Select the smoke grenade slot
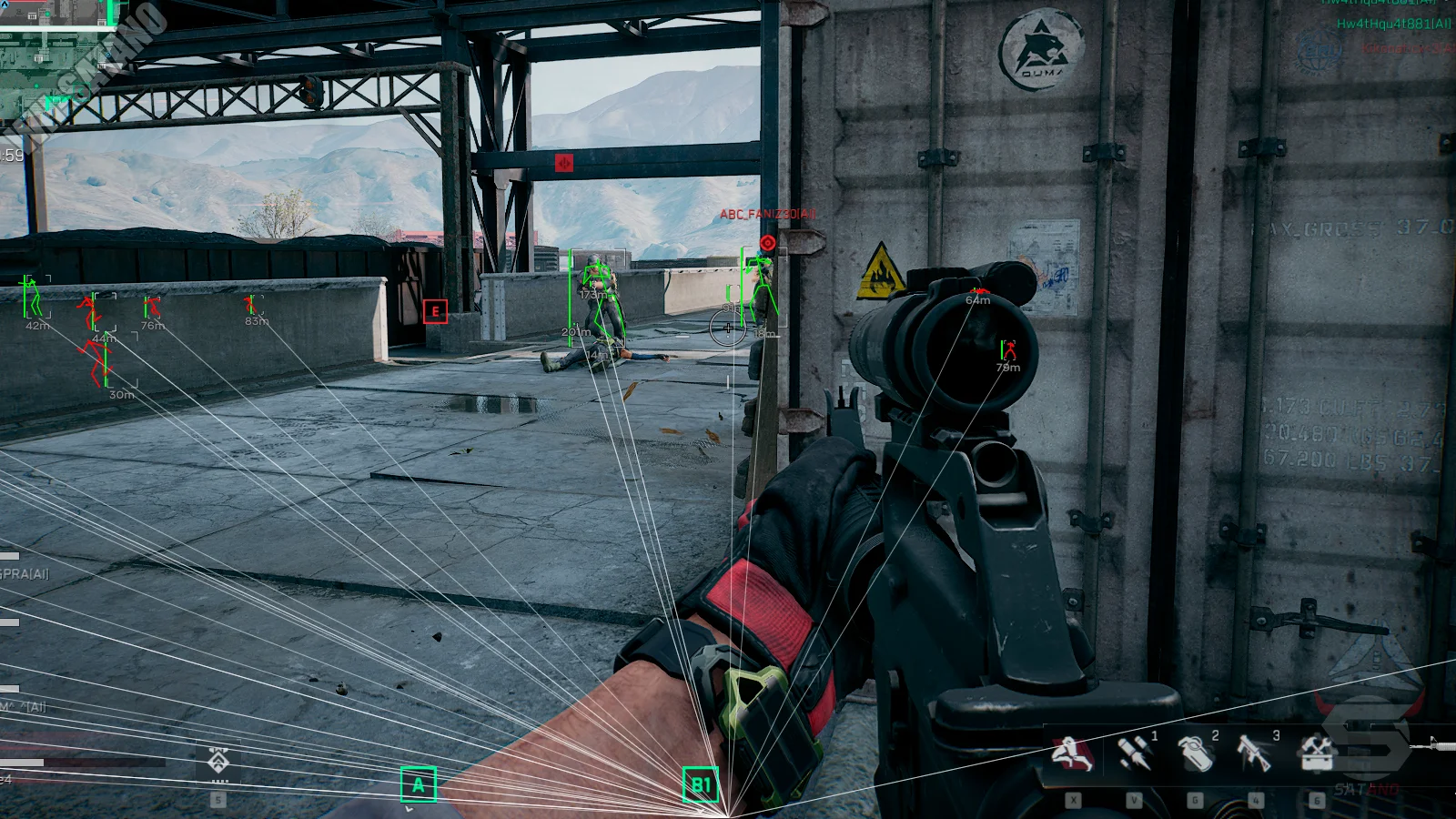 click(x=1194, y=753)
